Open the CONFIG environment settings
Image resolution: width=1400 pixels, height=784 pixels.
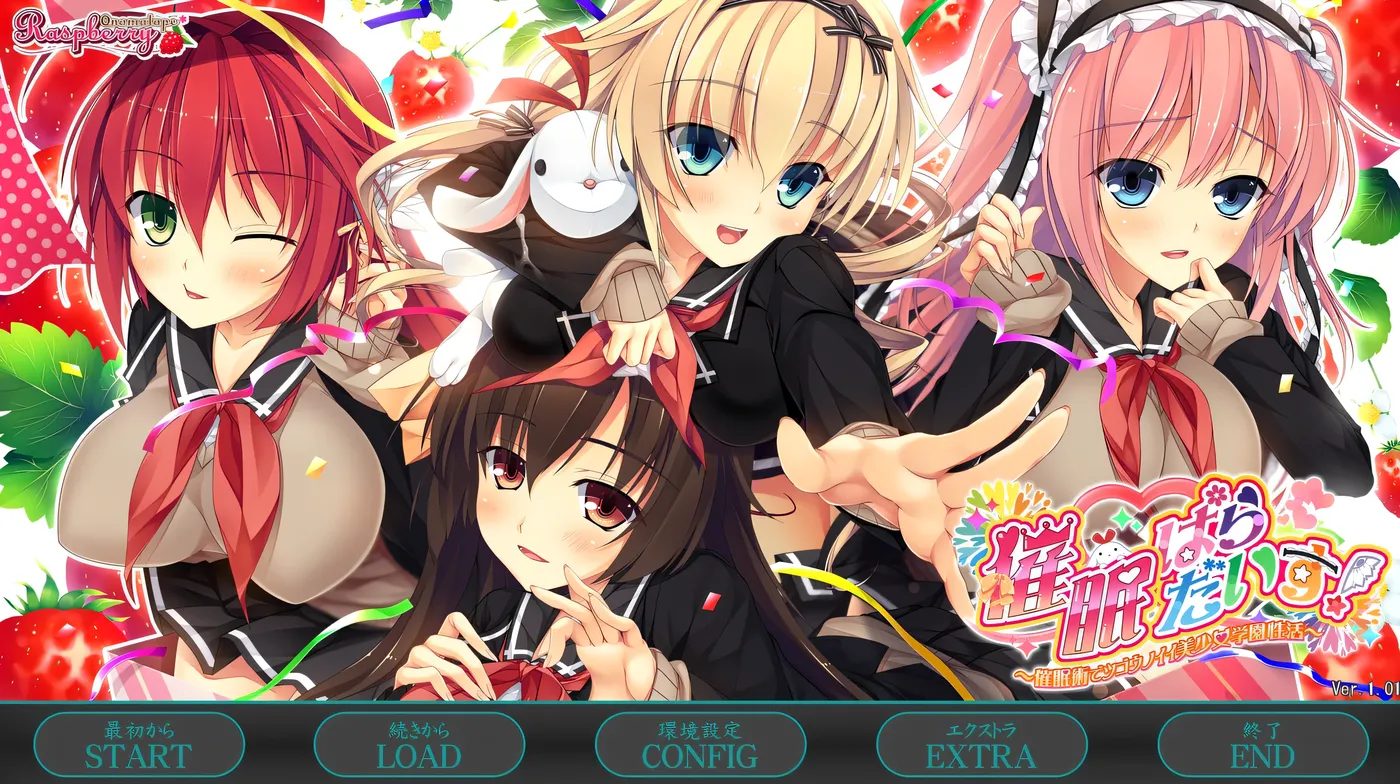coord(700,744)
